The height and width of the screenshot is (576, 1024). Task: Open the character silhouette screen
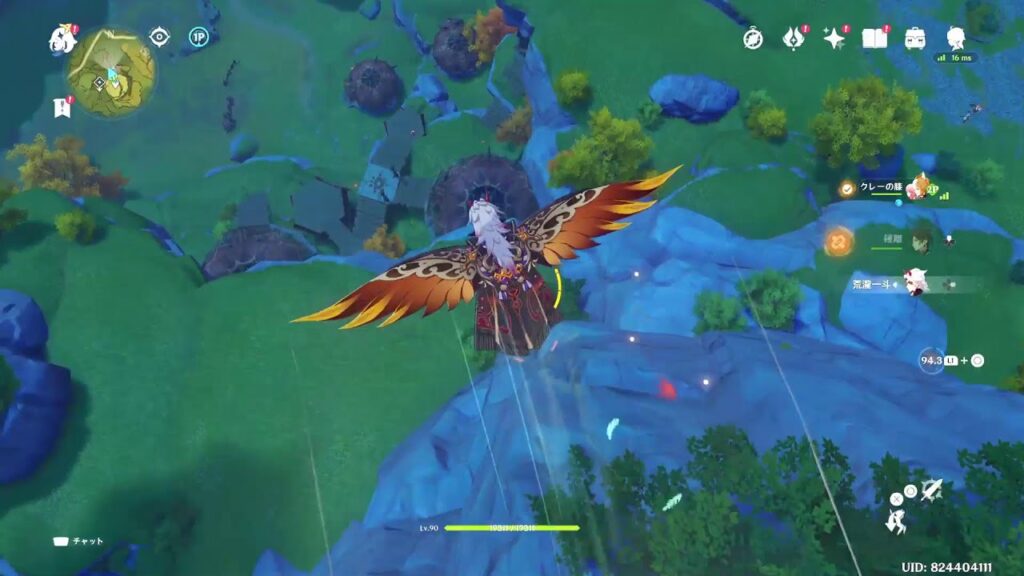955,39
